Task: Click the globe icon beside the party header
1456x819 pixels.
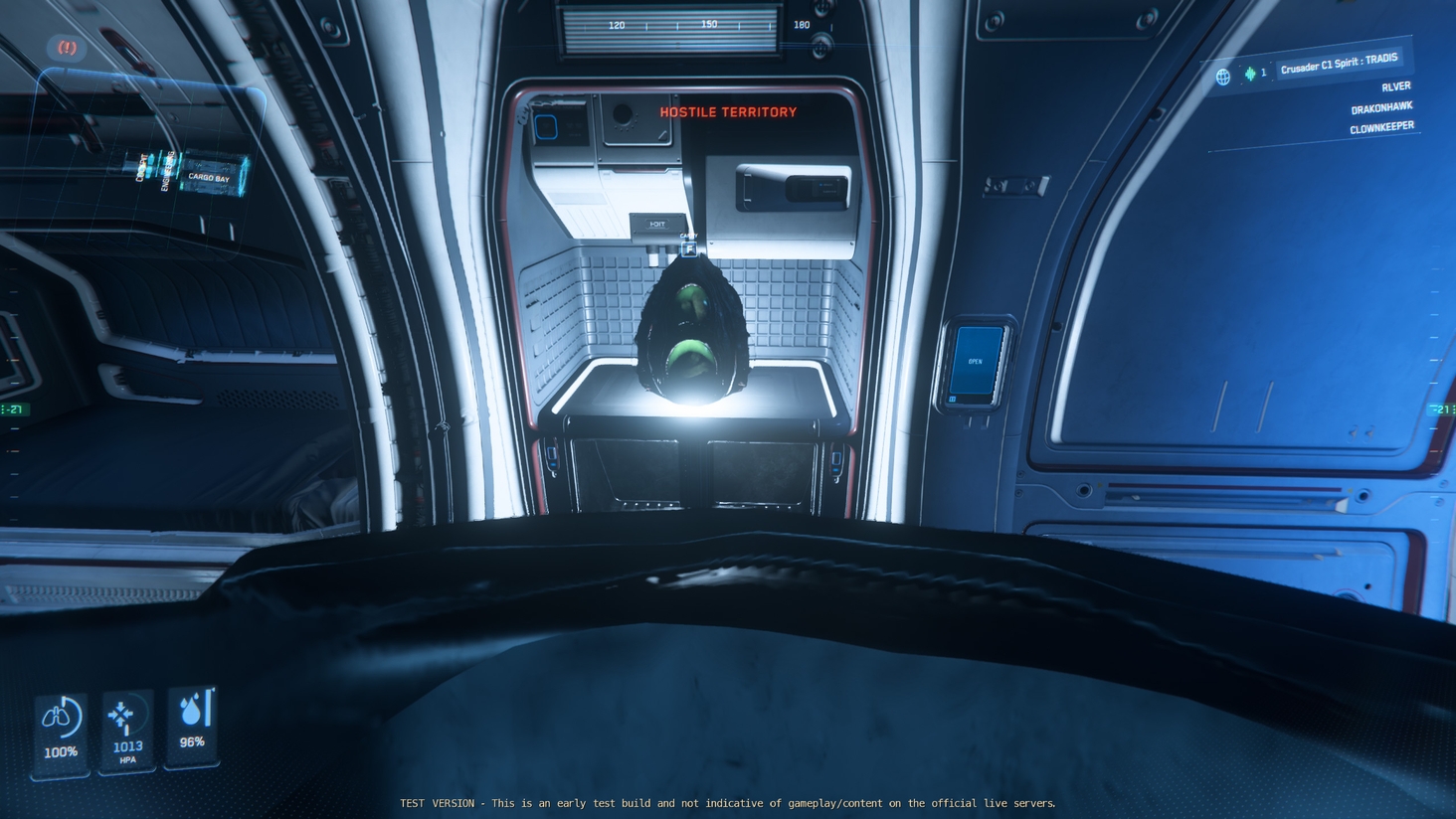Action: pyautogui.click(x=1223, y=77)
